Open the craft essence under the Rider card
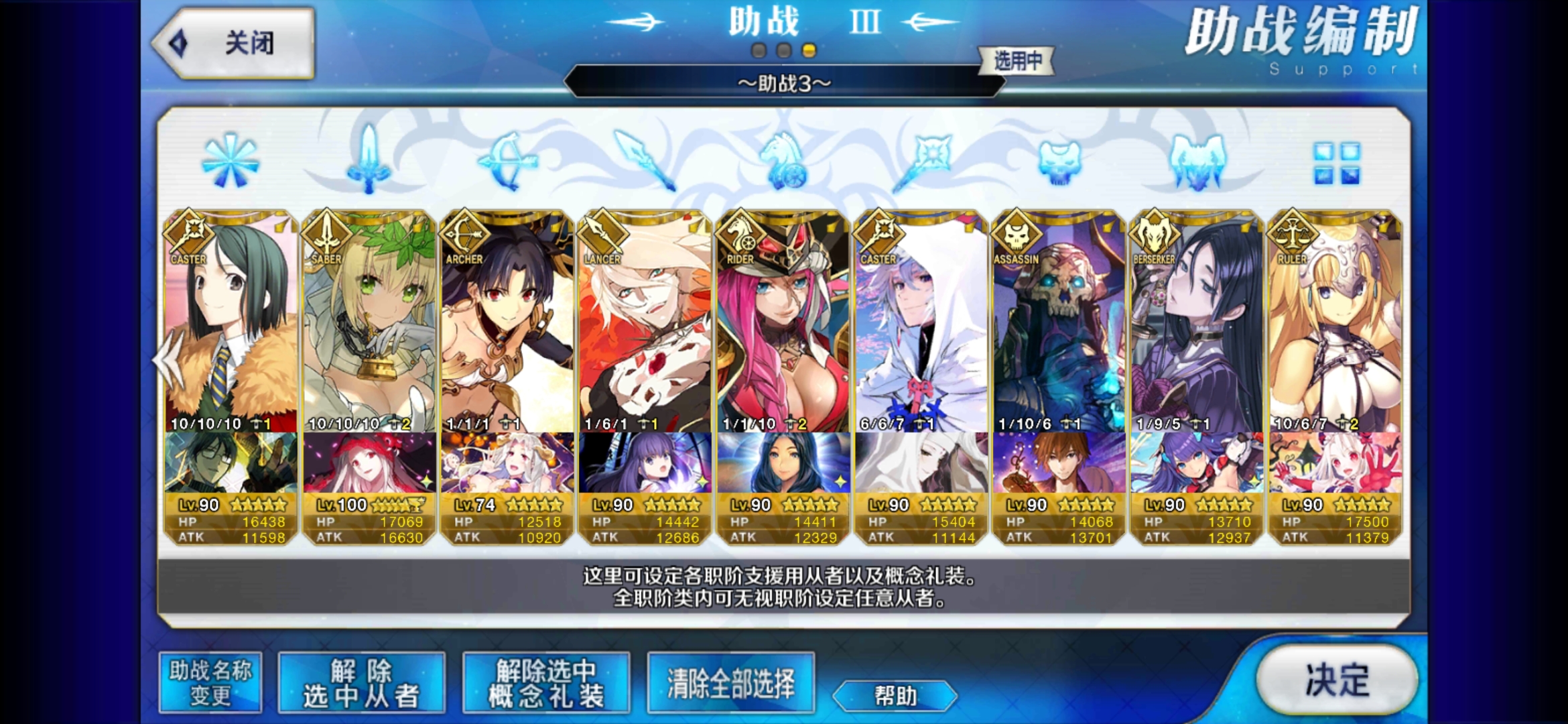 click(x=783, y=463)
